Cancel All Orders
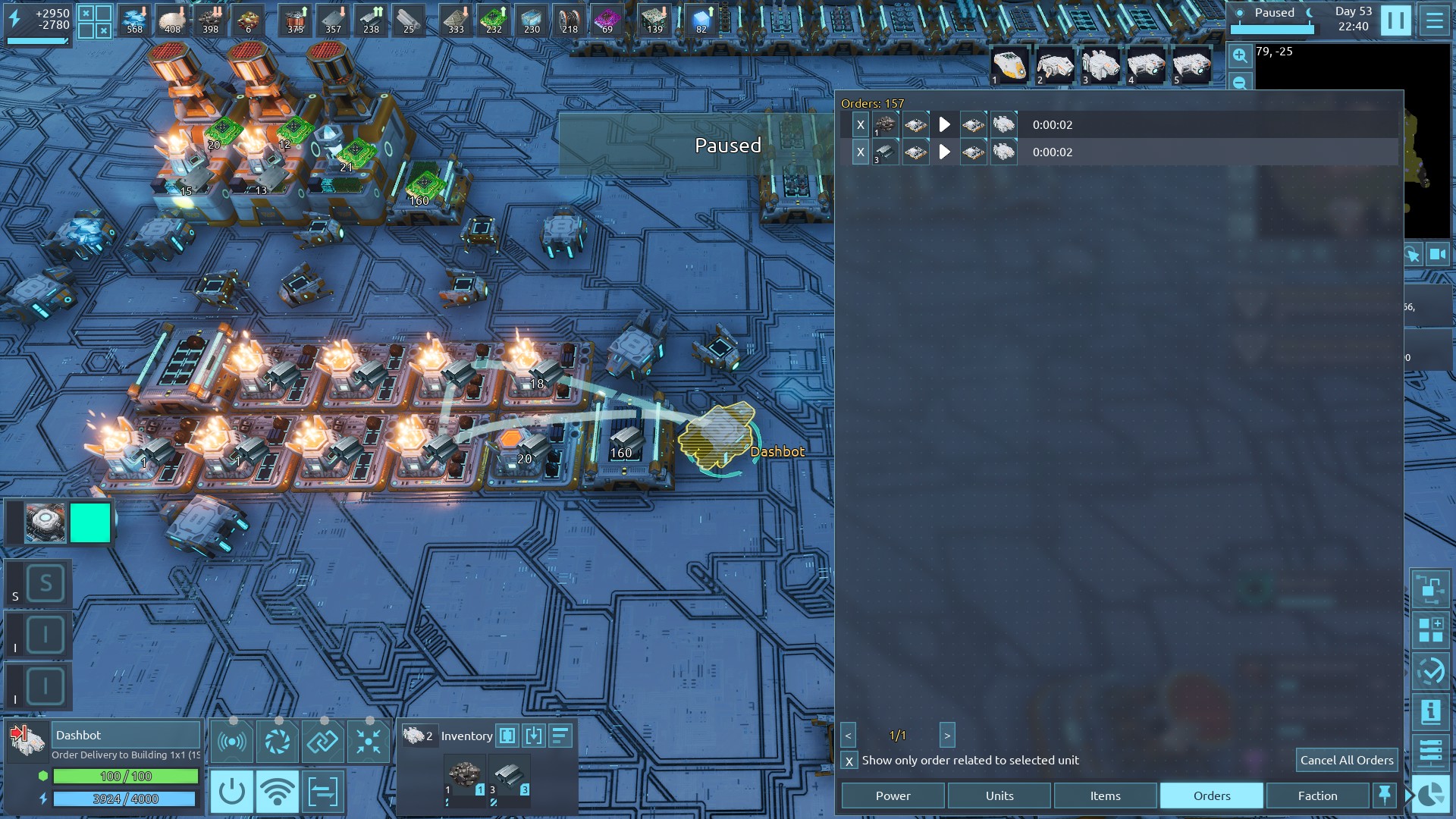 tap(1346, 760)
